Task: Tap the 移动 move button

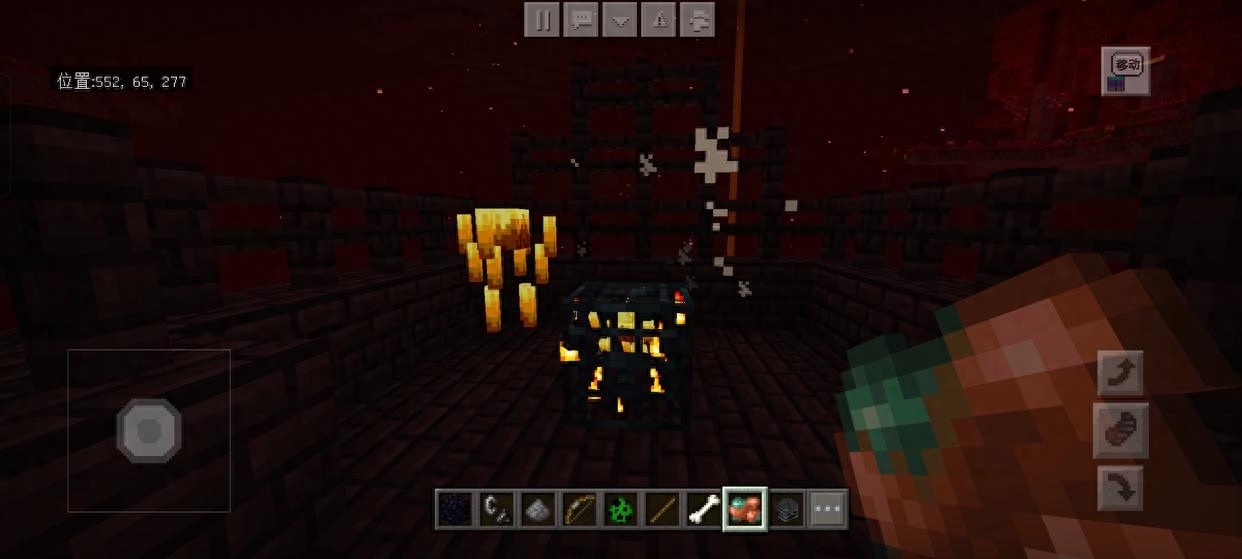Action: click(x=1126, y=71)
